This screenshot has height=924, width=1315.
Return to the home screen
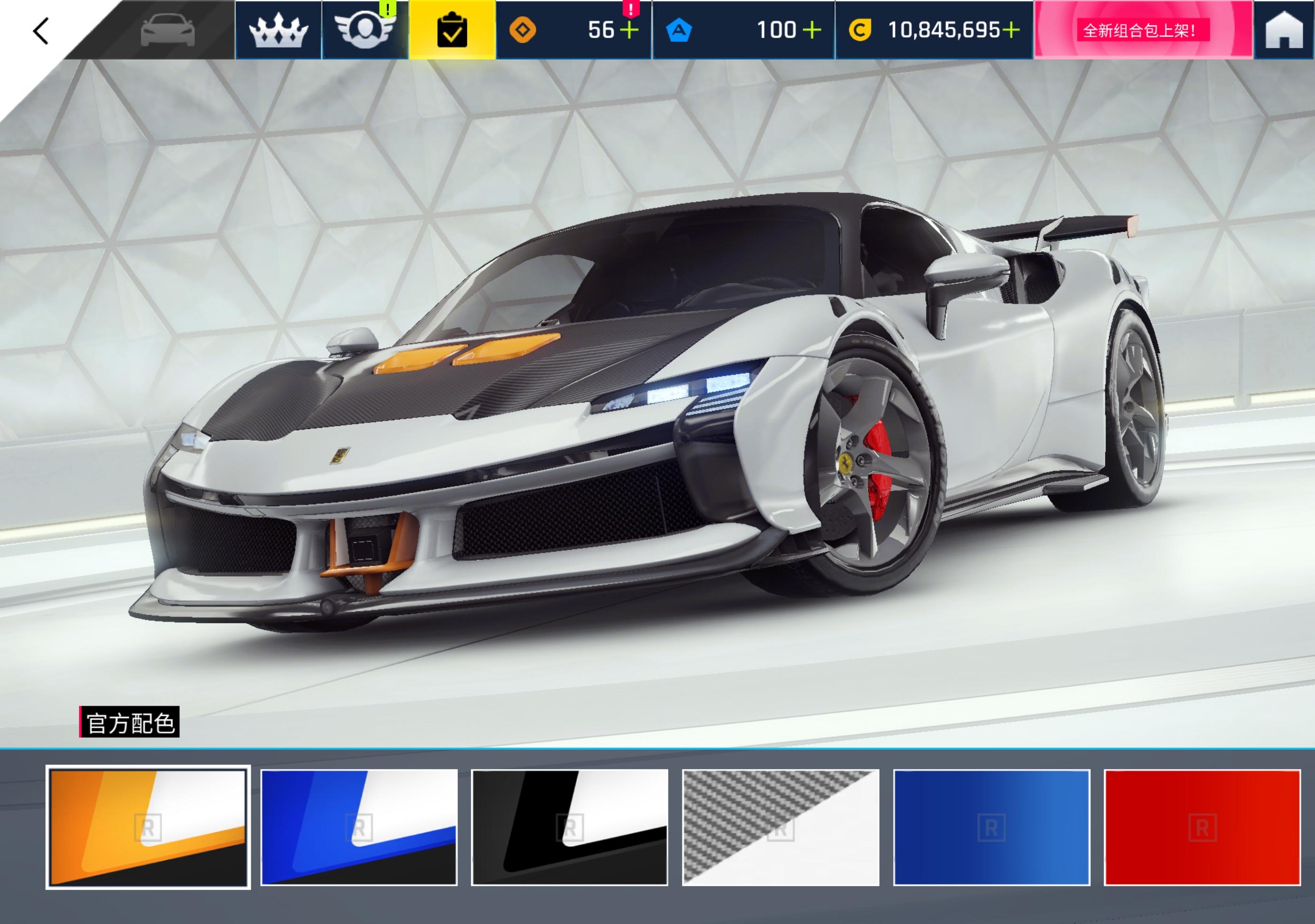point(1284,31)
